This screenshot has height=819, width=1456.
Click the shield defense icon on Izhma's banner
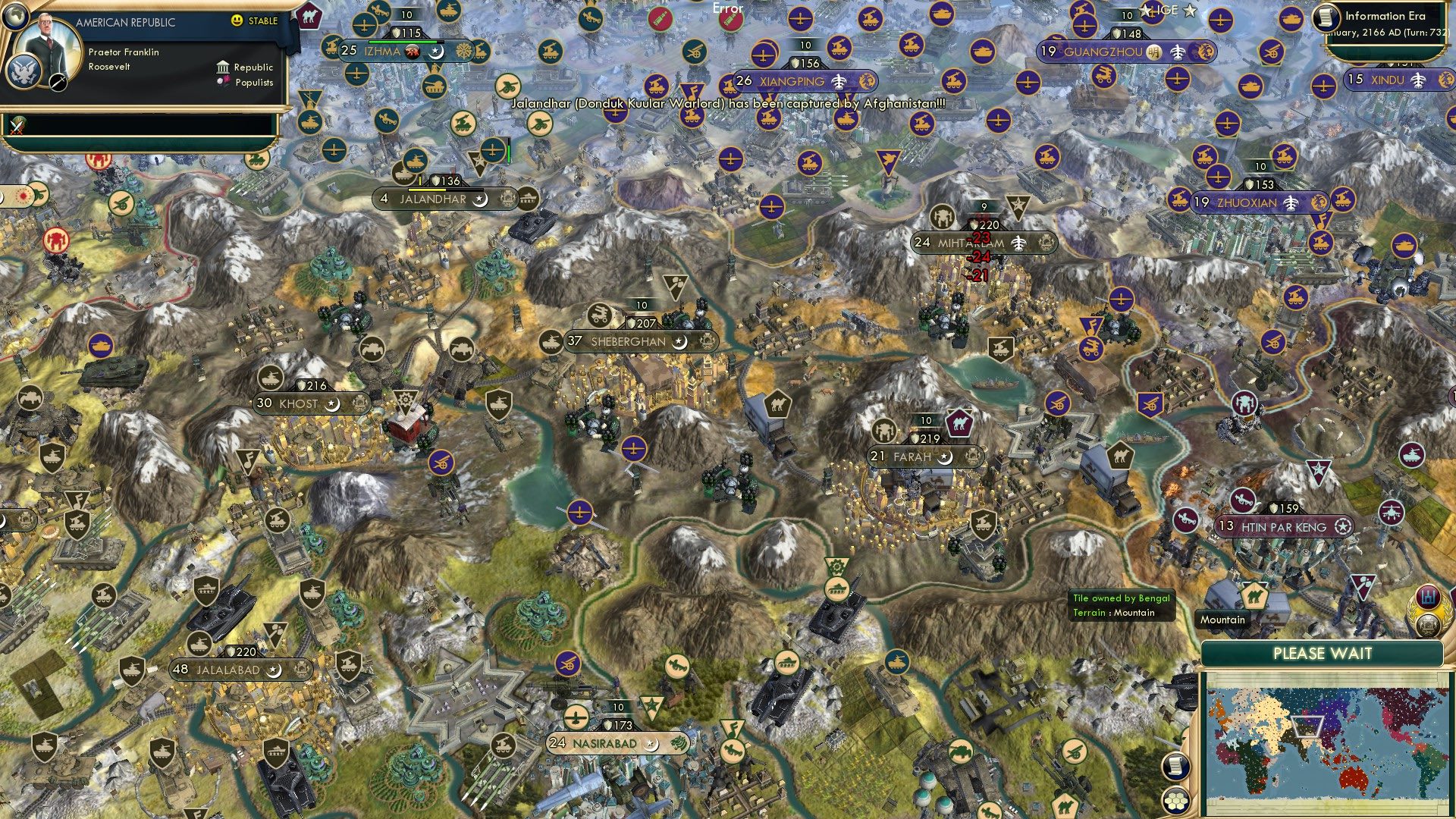(395, 33)
